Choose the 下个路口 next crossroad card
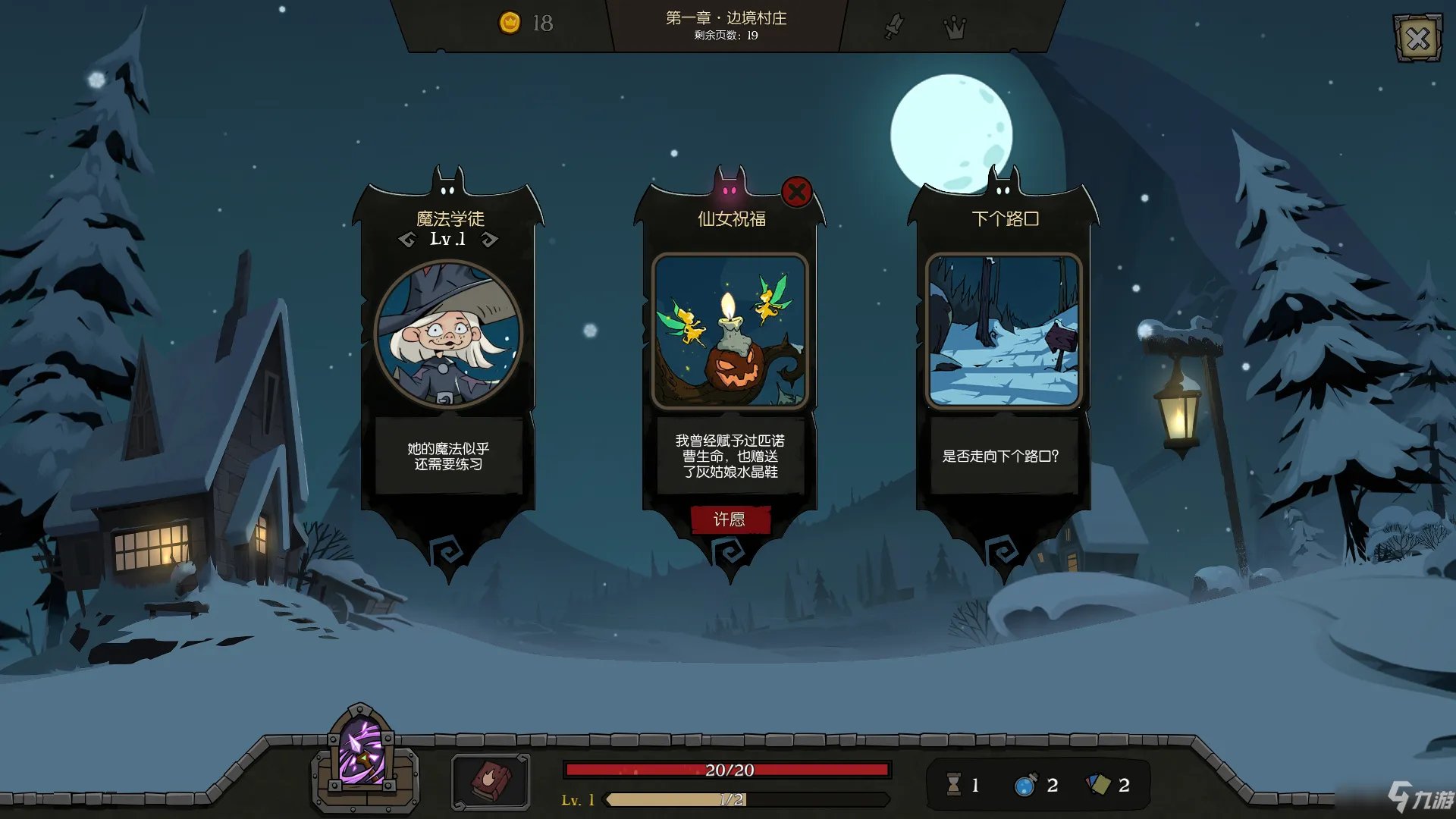This screenshot has height=819, width=1456. point(1003,331)
